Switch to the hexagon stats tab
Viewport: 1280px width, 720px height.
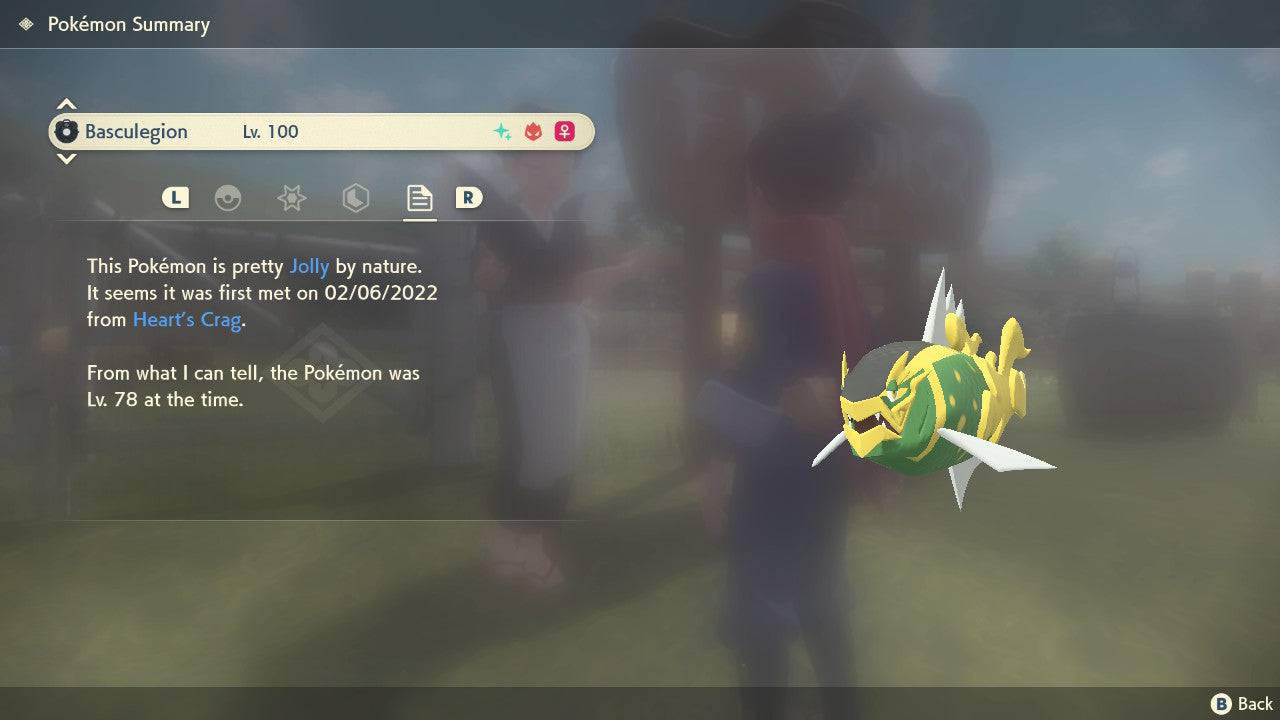pos(356,198)
